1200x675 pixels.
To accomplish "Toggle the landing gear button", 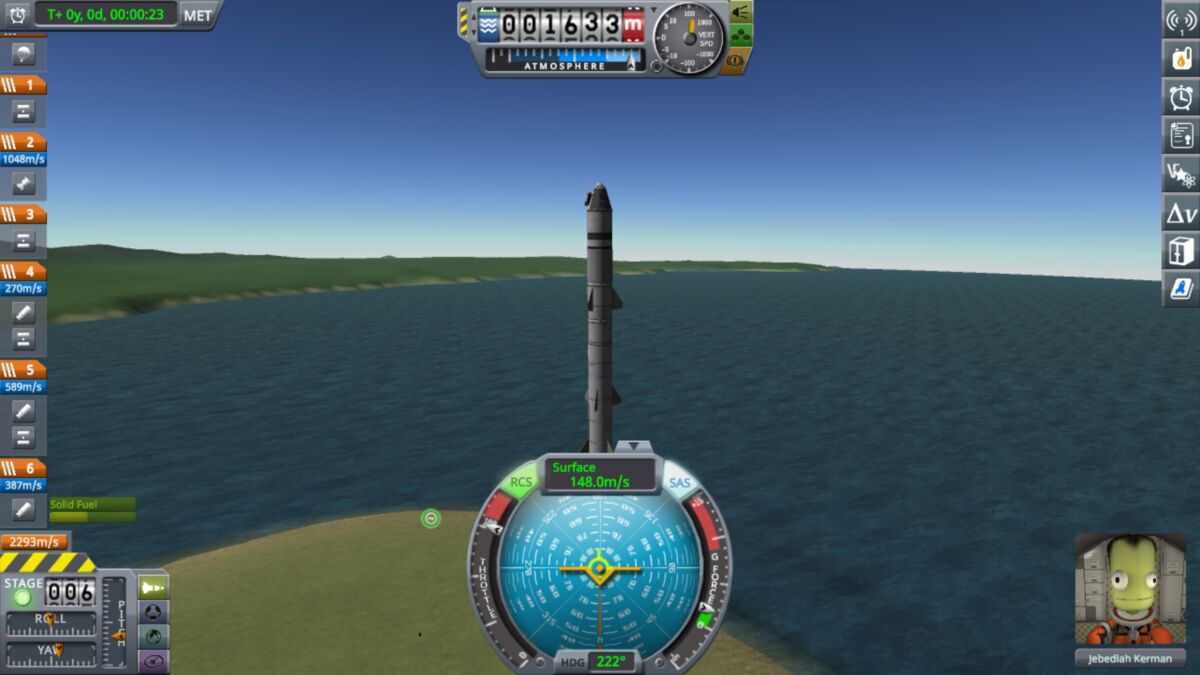I will click(x=740, y=37).
